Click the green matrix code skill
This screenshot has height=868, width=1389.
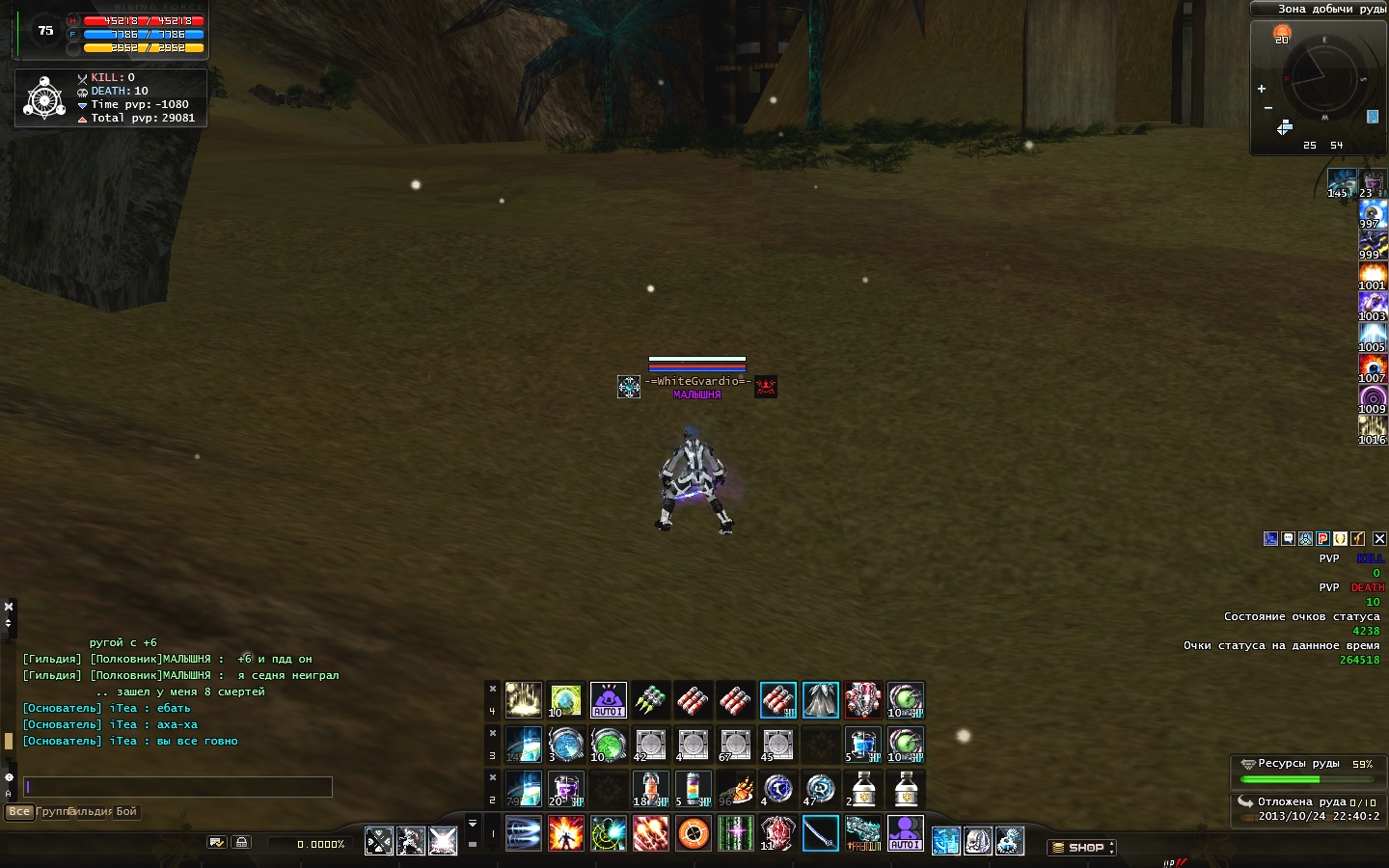coord(736,833)
